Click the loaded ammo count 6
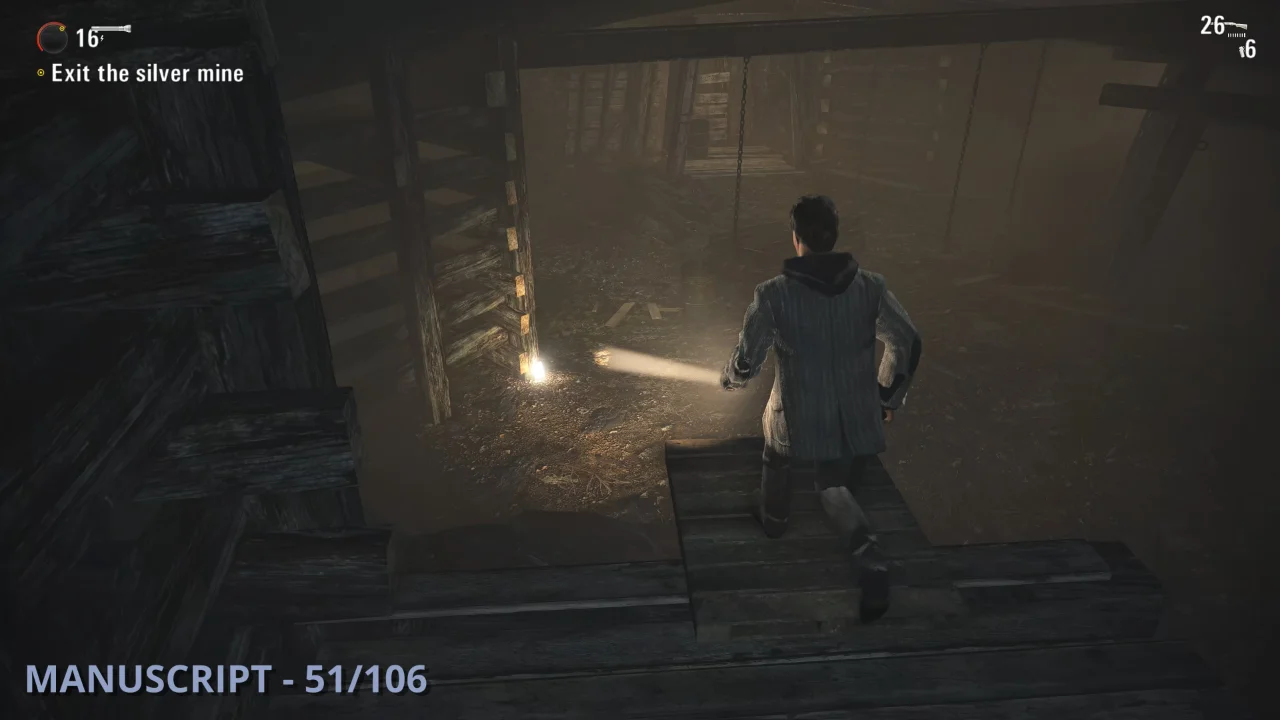1280x720 pixels. 1251,48
